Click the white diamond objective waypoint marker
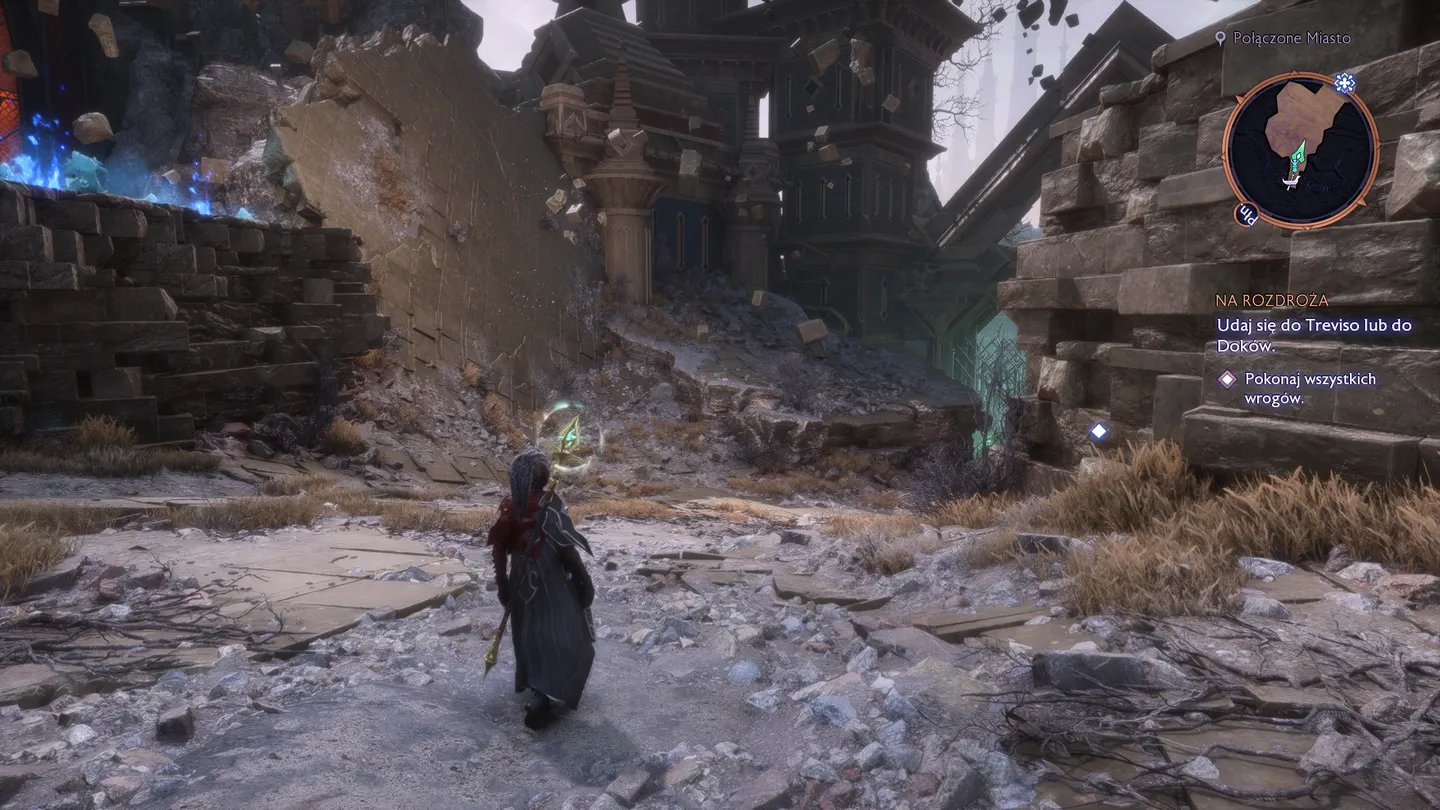The width and height of the screenshot is (1440, 810). click(1098, 431)
